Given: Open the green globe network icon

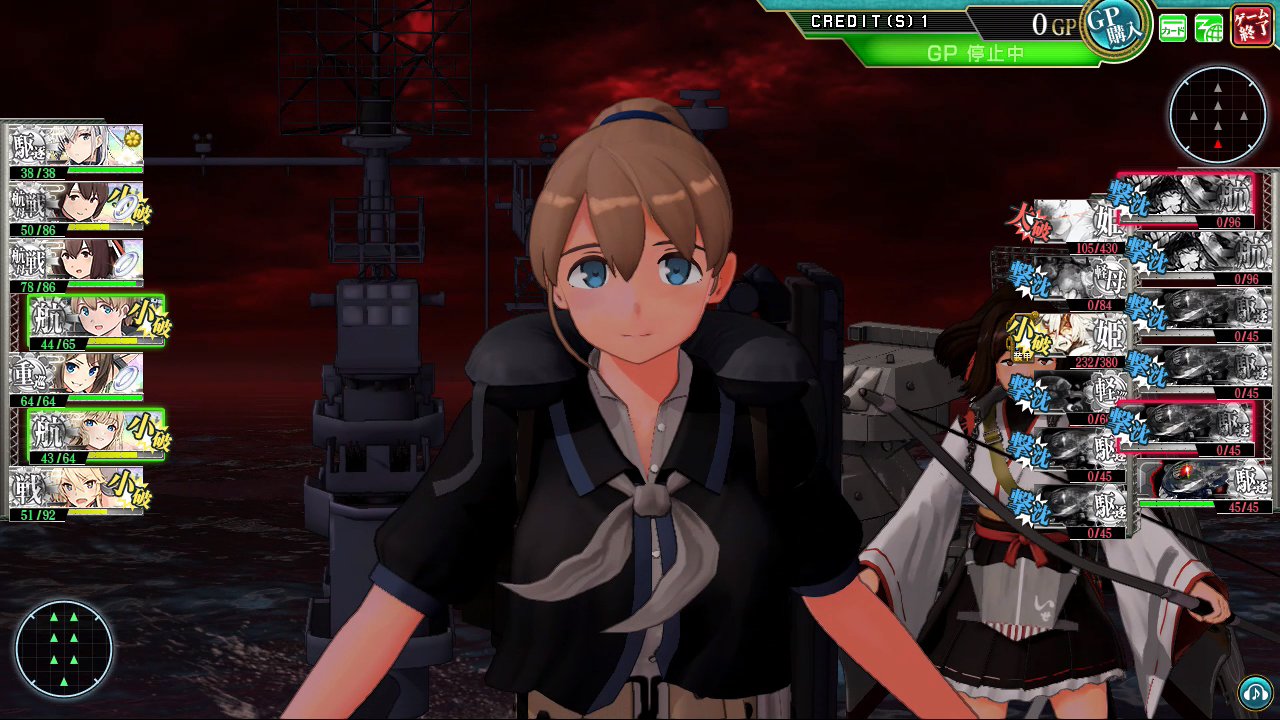Looking at the screenshot, I should (x=1209, y=29).
